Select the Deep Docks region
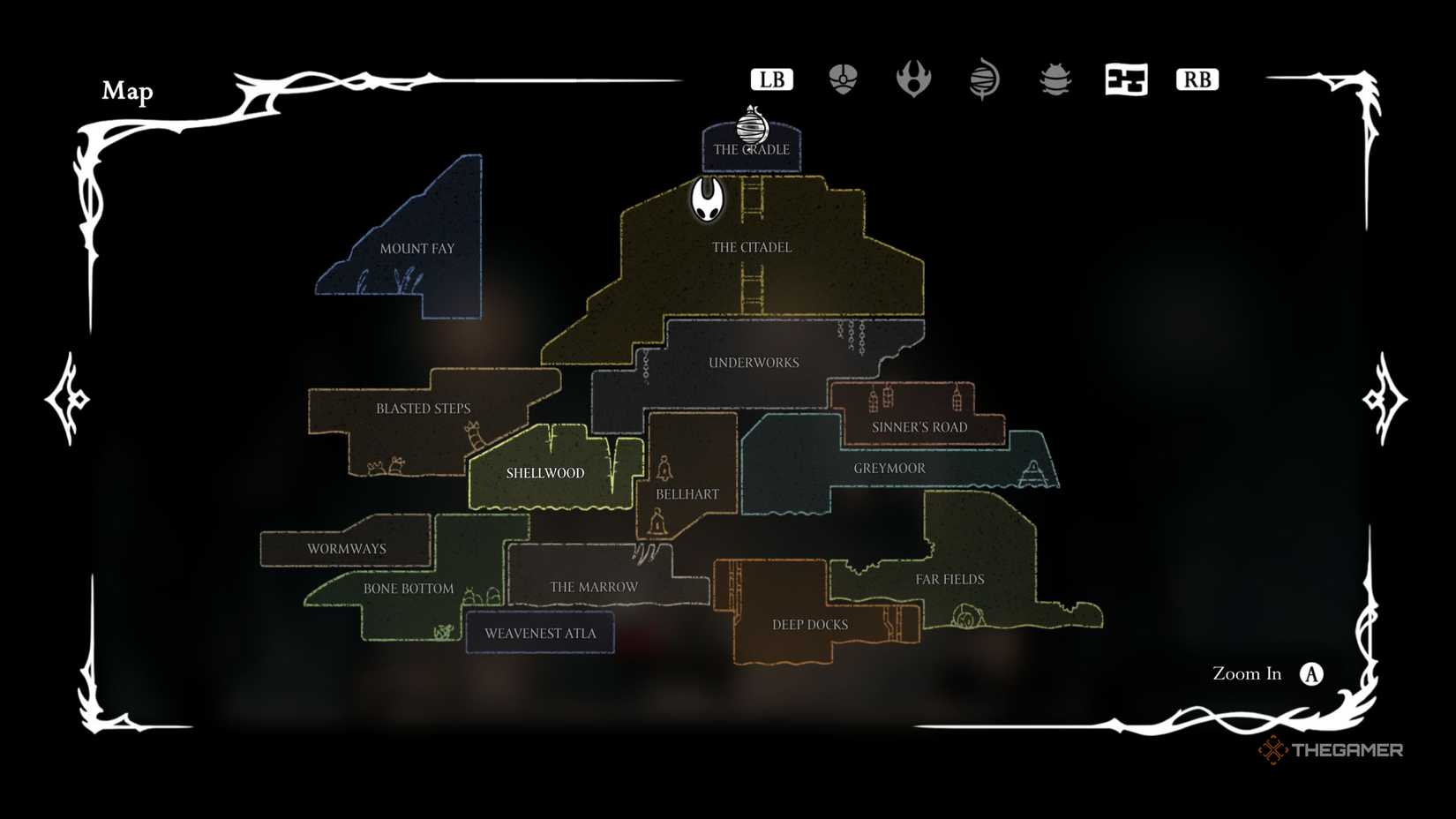The image size is (1456, 819). click(x=808, y=624)
